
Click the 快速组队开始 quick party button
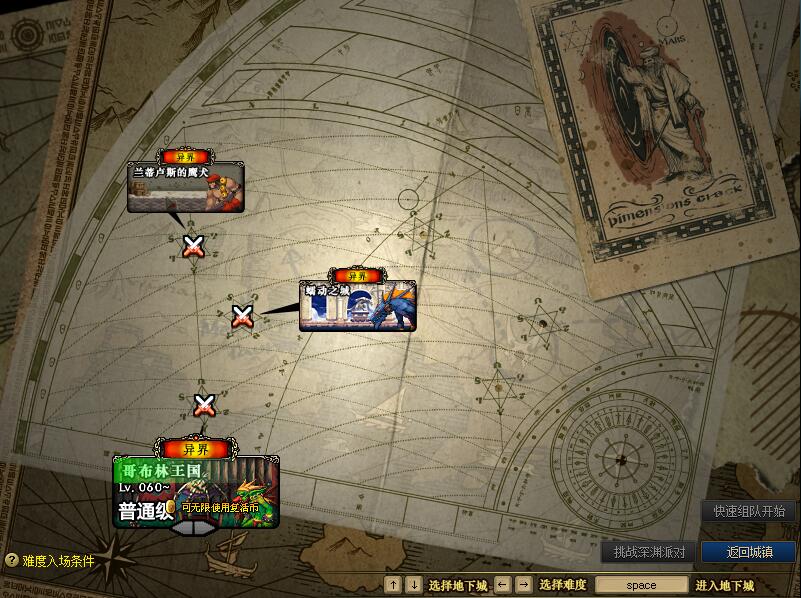pos(749,511)
